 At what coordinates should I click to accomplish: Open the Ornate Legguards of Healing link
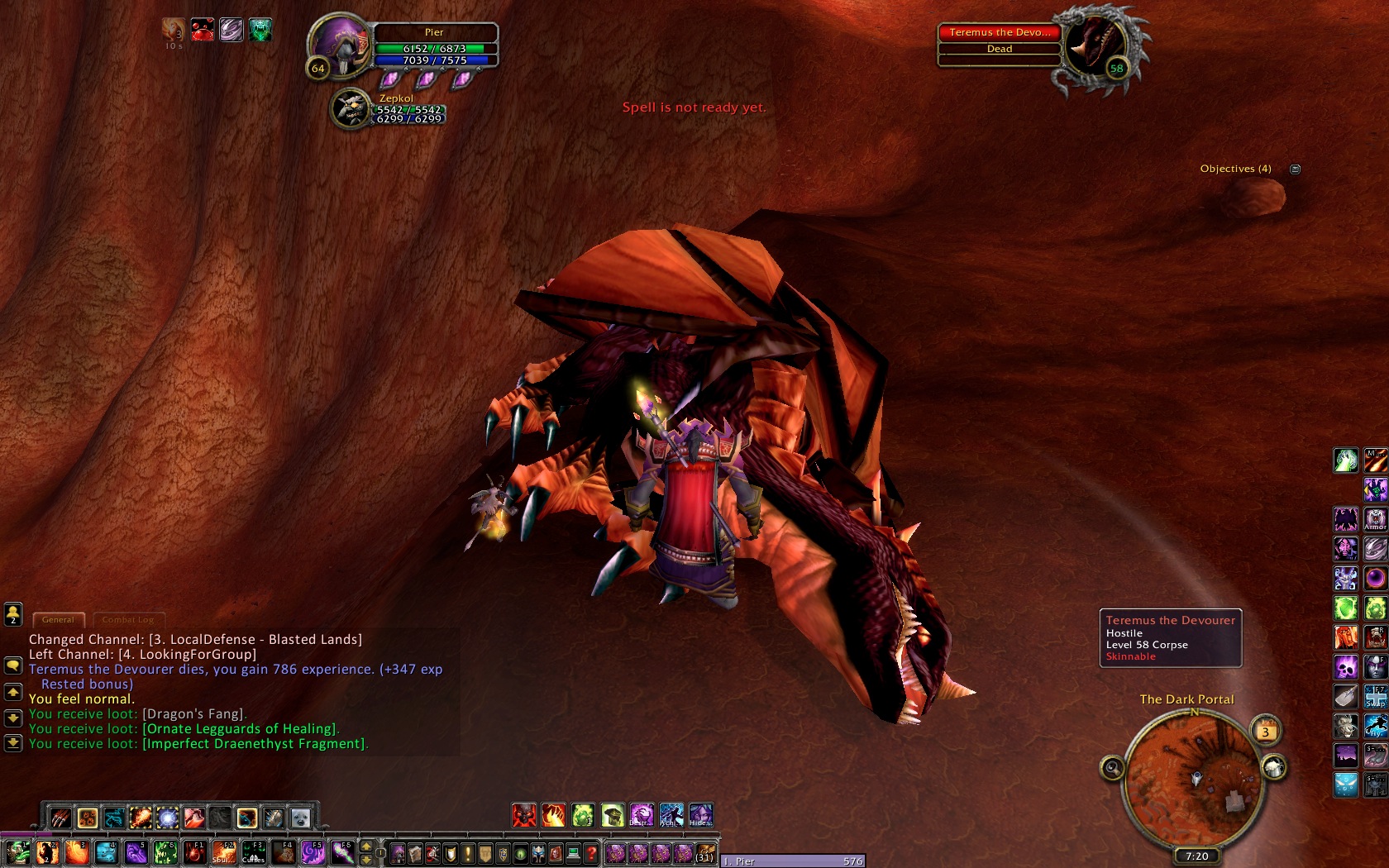[240, 729]
